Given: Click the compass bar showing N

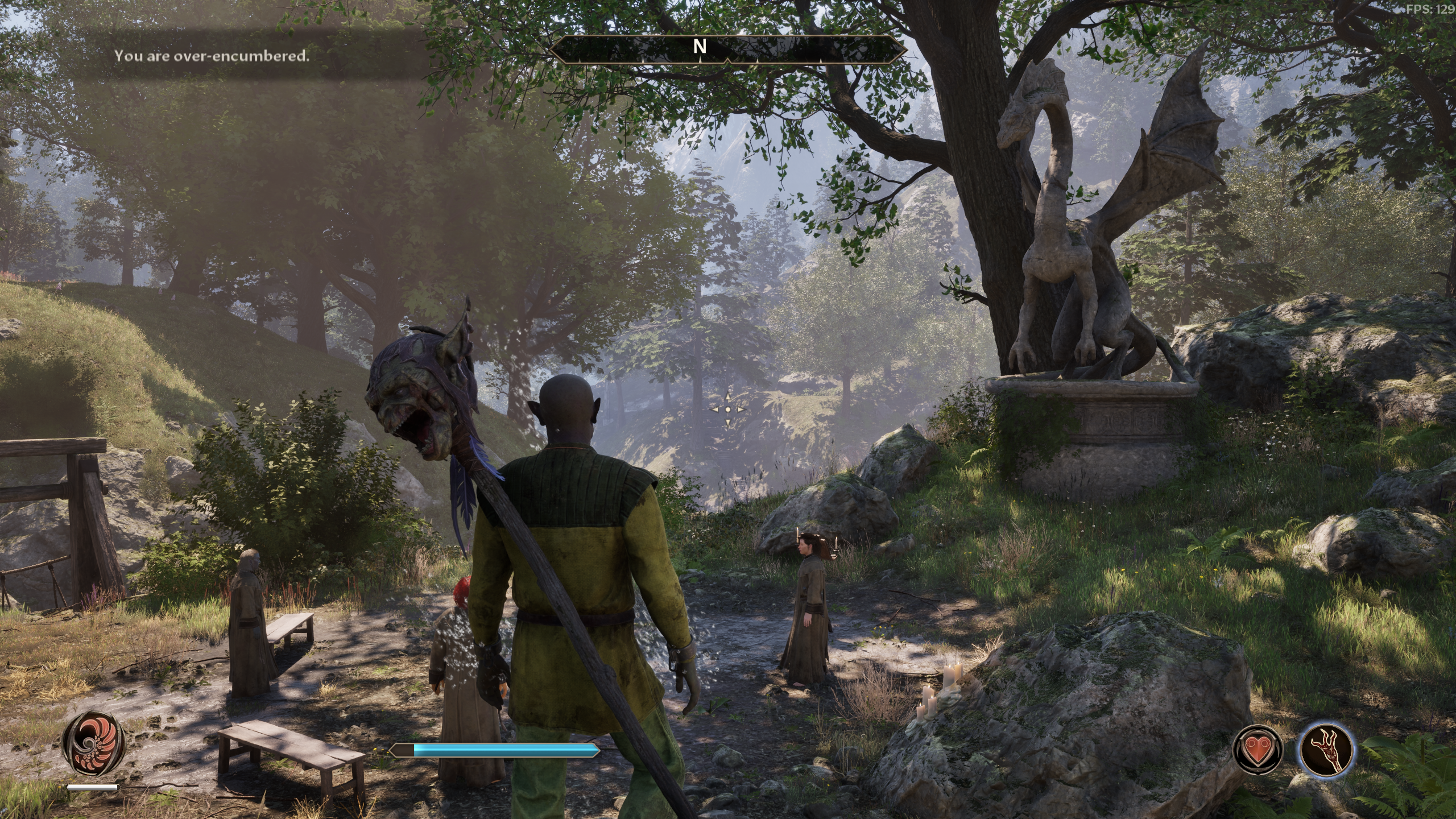Looking at the screenshot, I should tap(700, 48).
